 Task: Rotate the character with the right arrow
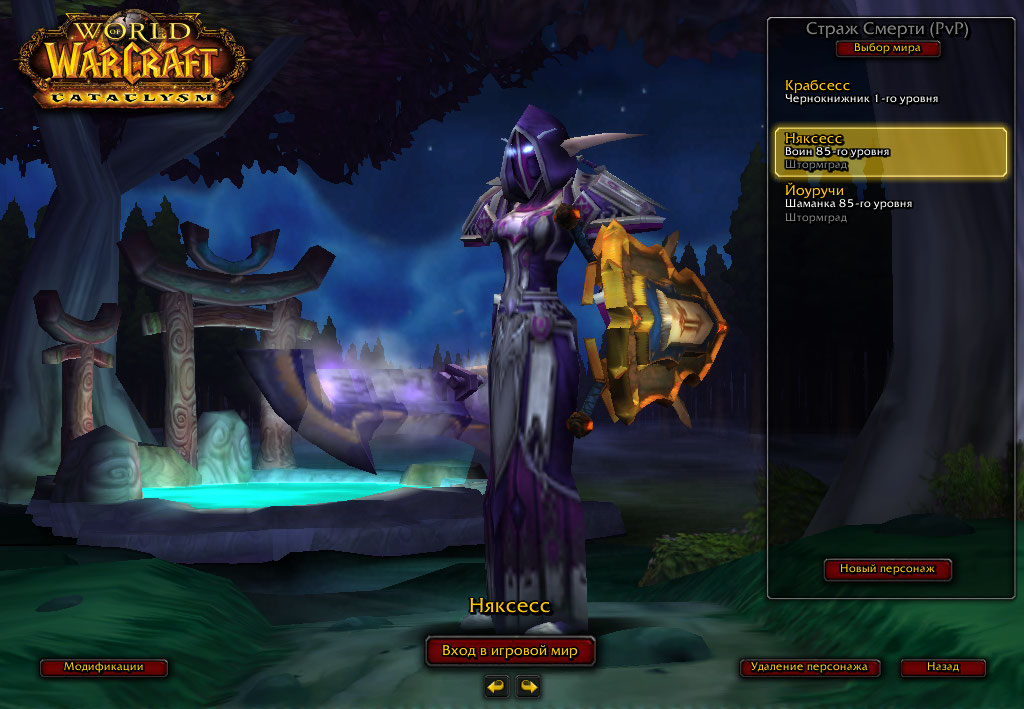(x=527, y=686)
